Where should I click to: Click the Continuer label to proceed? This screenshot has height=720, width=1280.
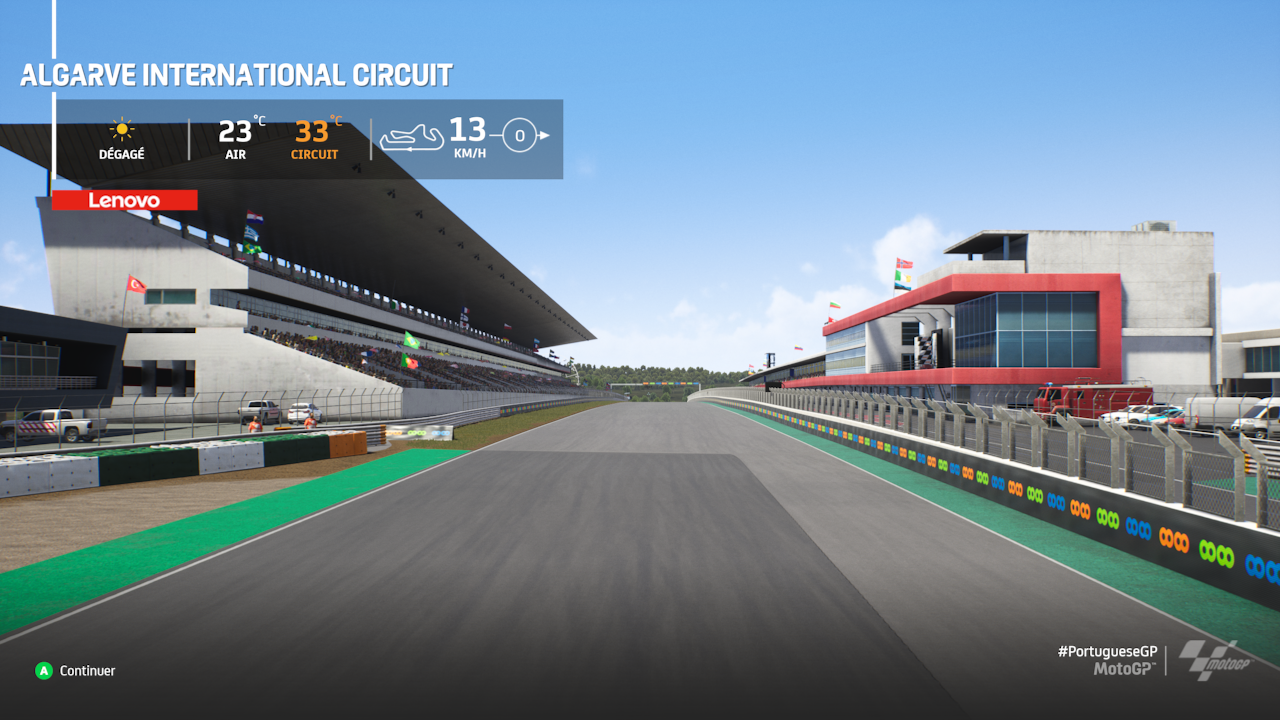coord(87,671)
